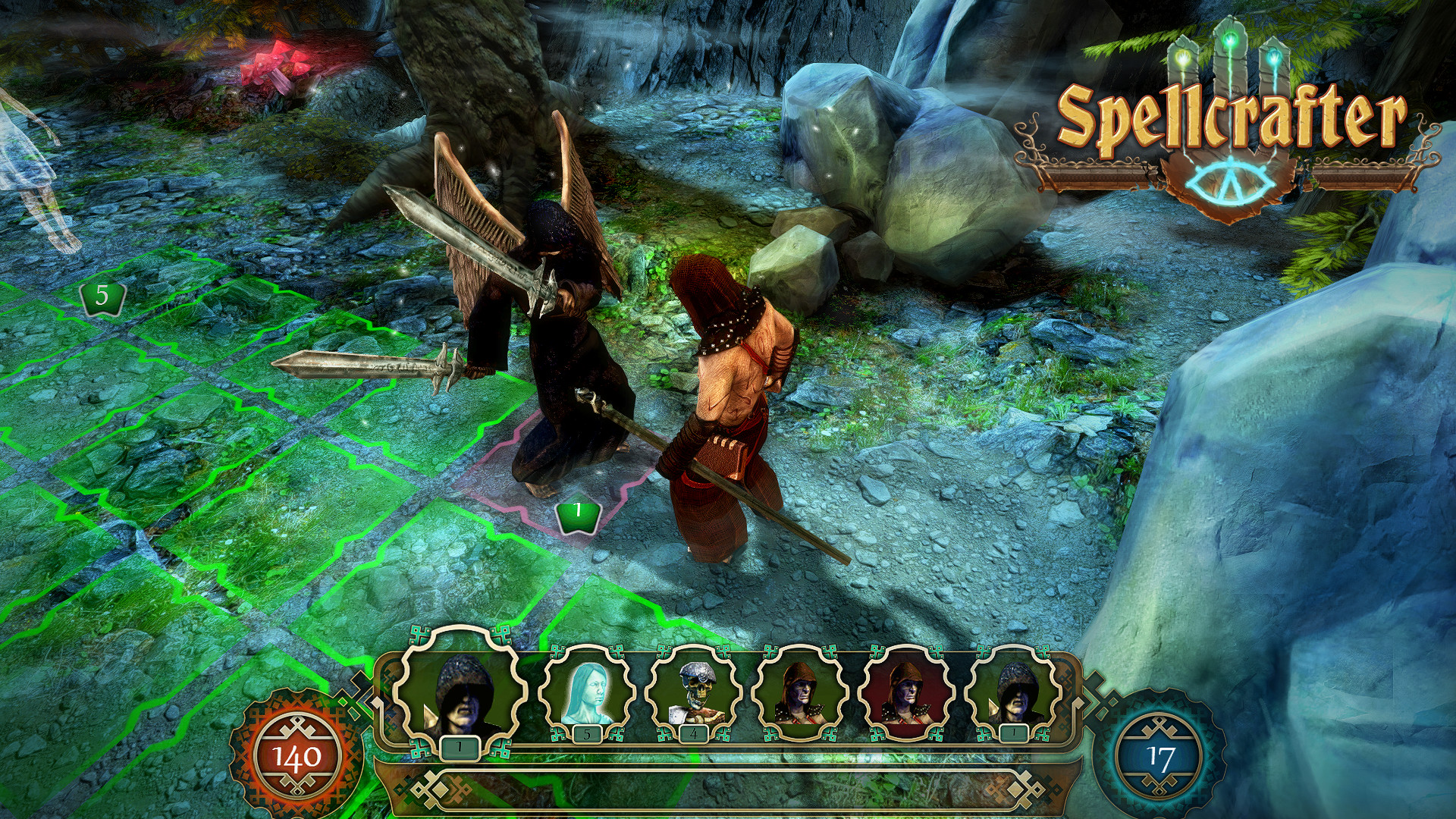This screenshot has height=819, width=1456.
Task: Click the green tile marker labeled 5
Action: 101,296
